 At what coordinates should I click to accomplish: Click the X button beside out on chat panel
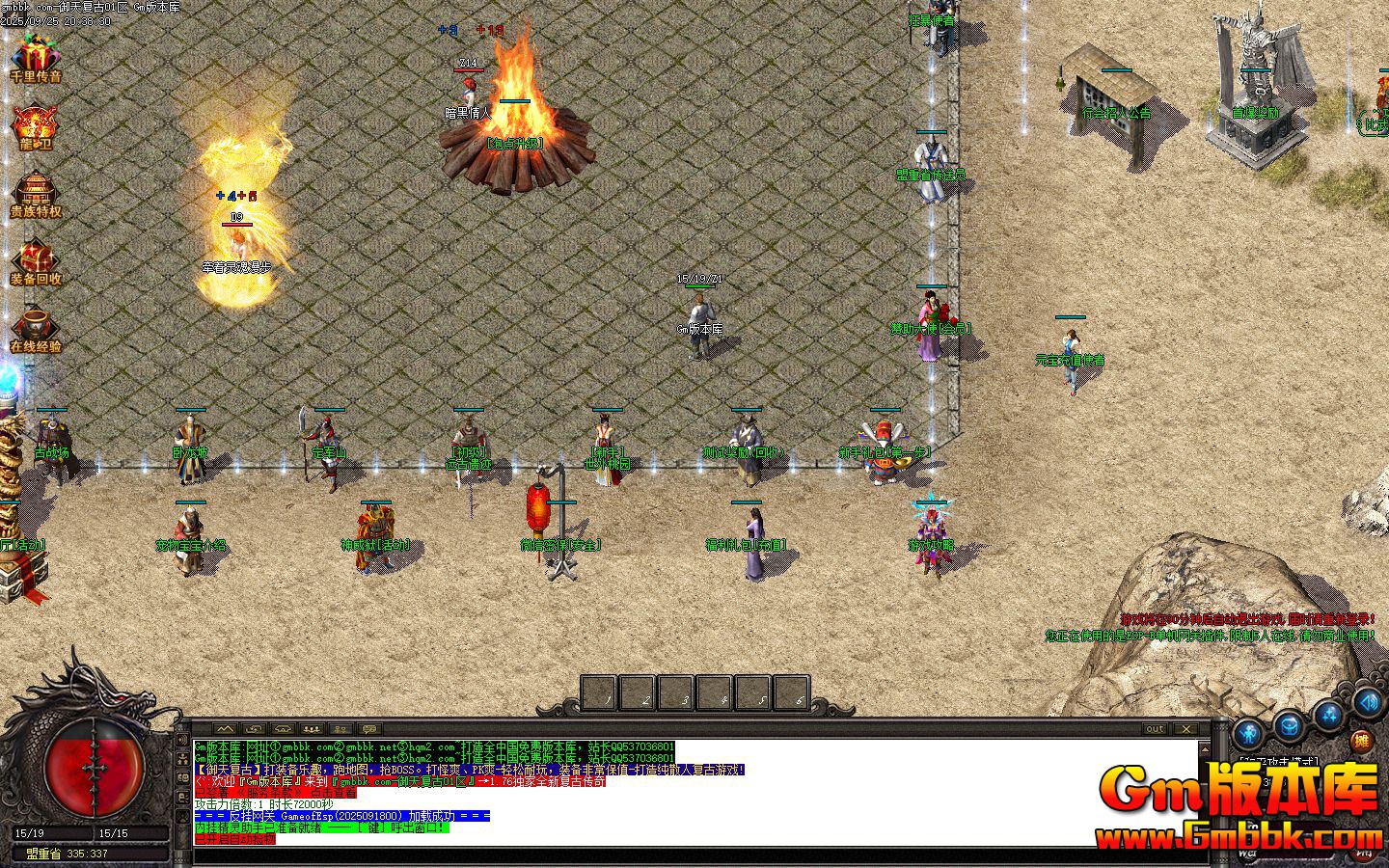[x=1186, y=728]
